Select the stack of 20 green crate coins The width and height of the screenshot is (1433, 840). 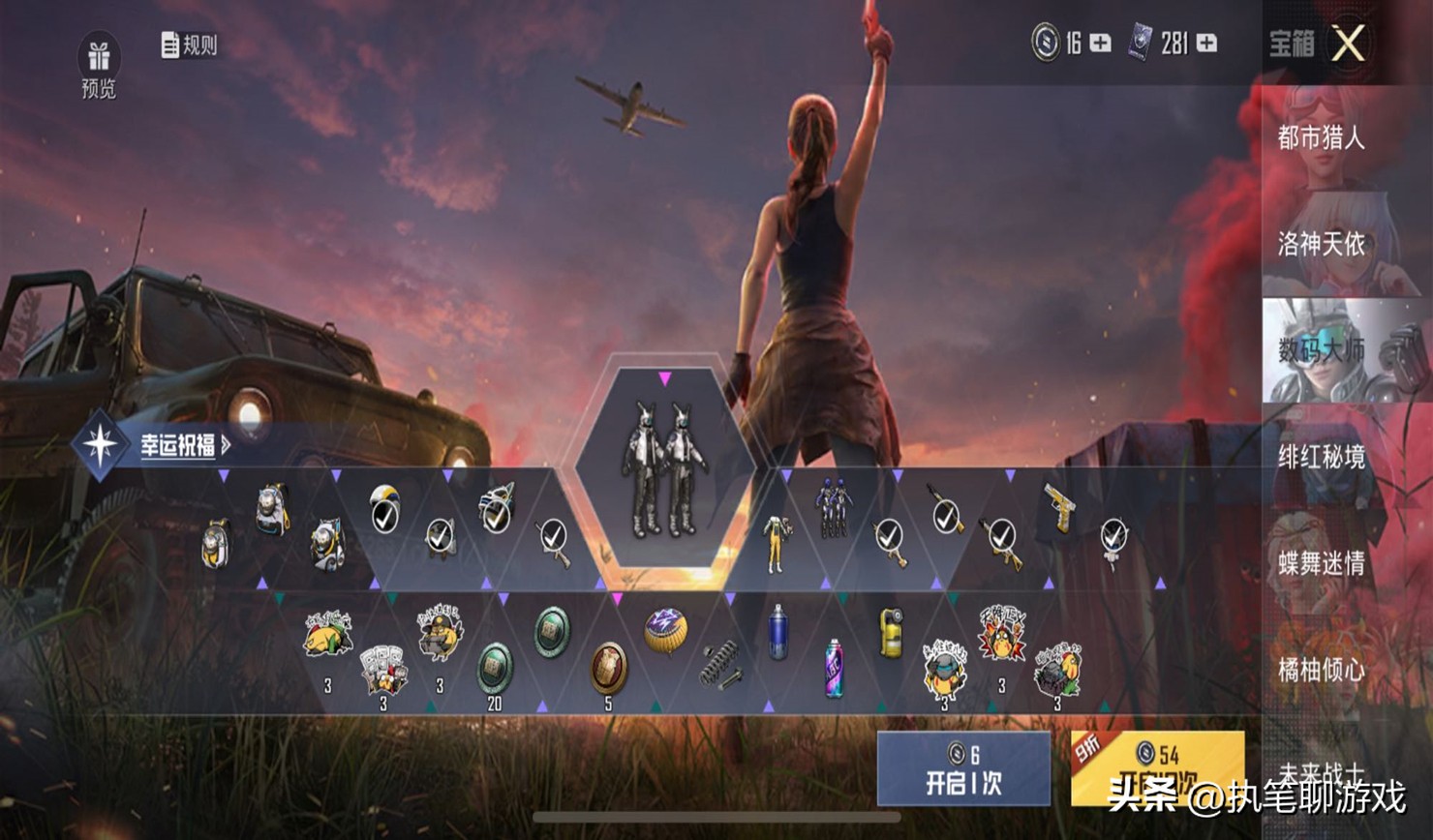(x=494, y=668)
